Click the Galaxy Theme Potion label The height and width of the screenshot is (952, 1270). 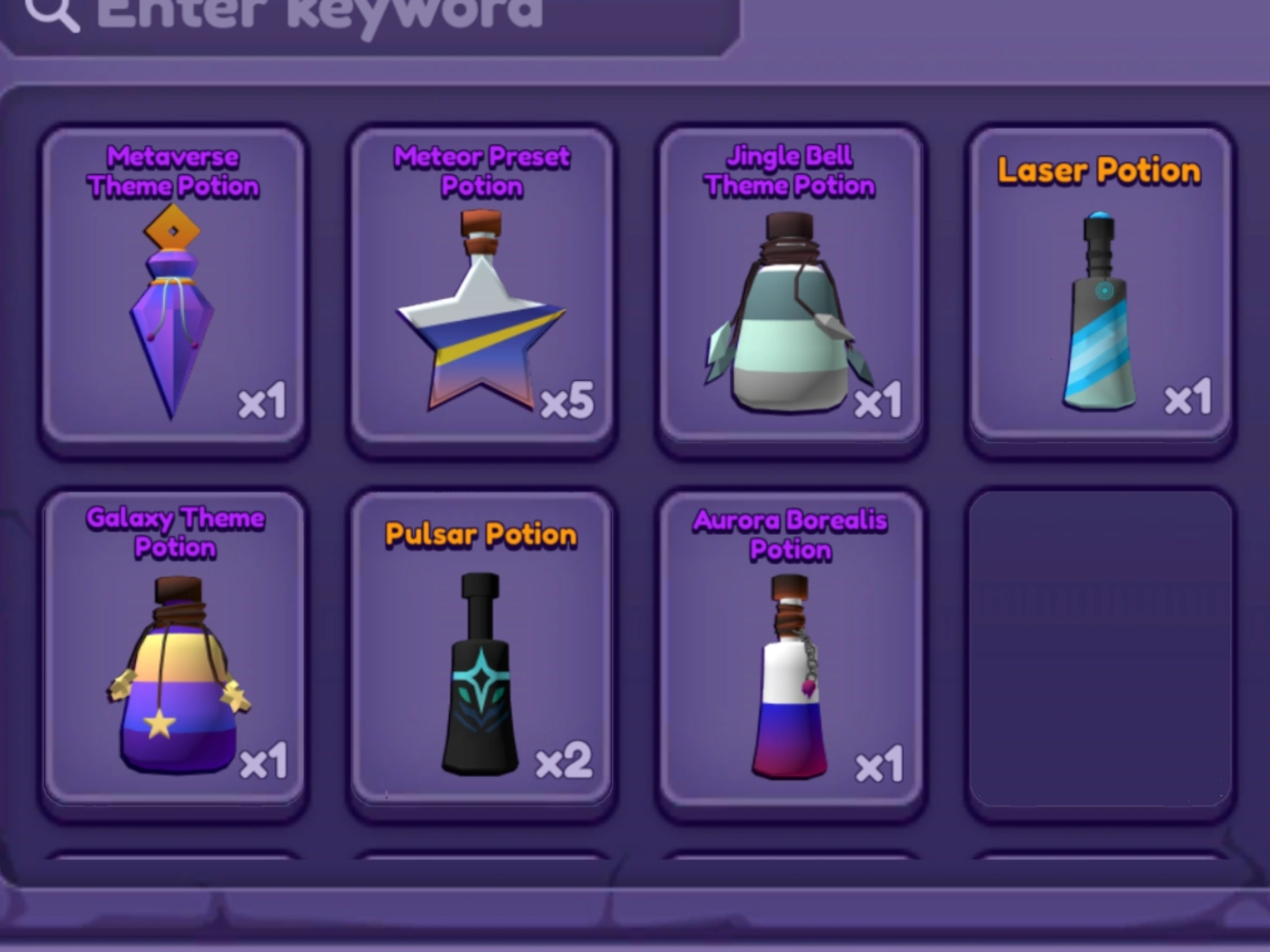[x=175, y=533]
